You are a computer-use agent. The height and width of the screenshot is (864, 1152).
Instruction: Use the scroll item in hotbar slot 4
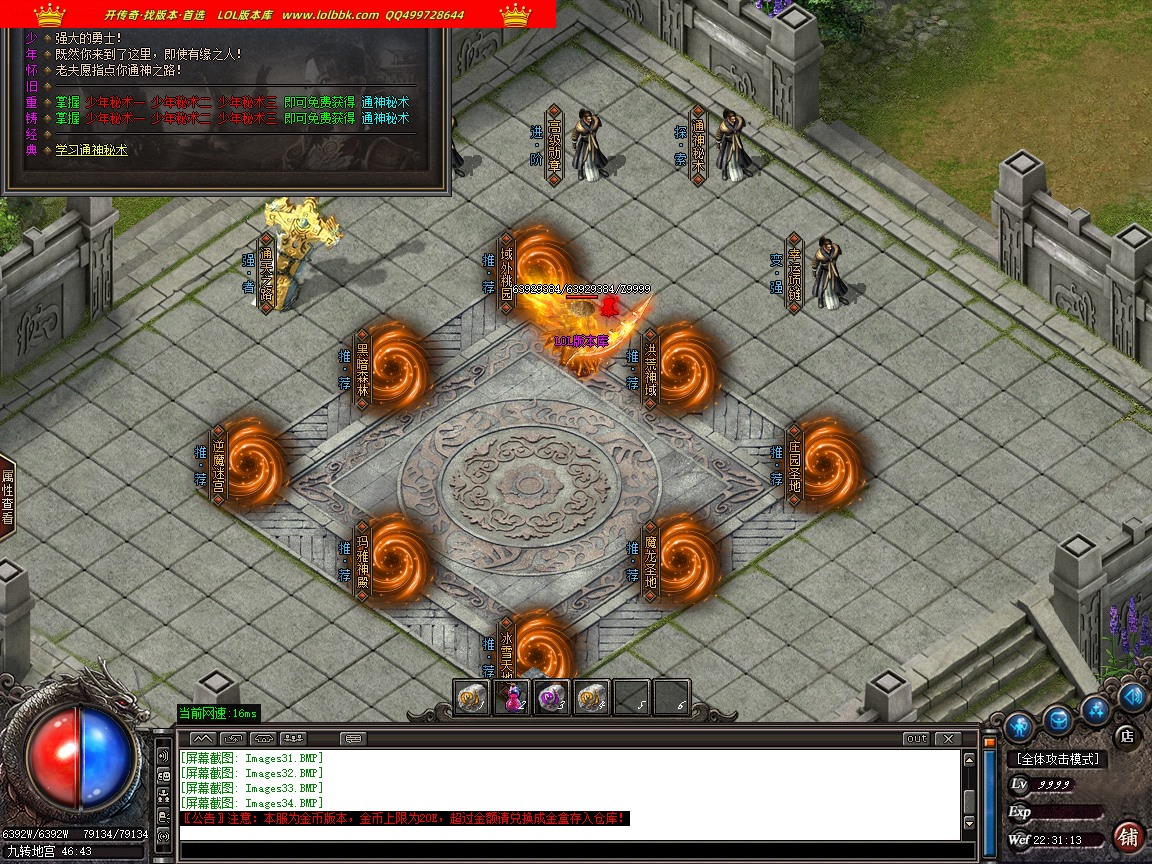[592, 698]
